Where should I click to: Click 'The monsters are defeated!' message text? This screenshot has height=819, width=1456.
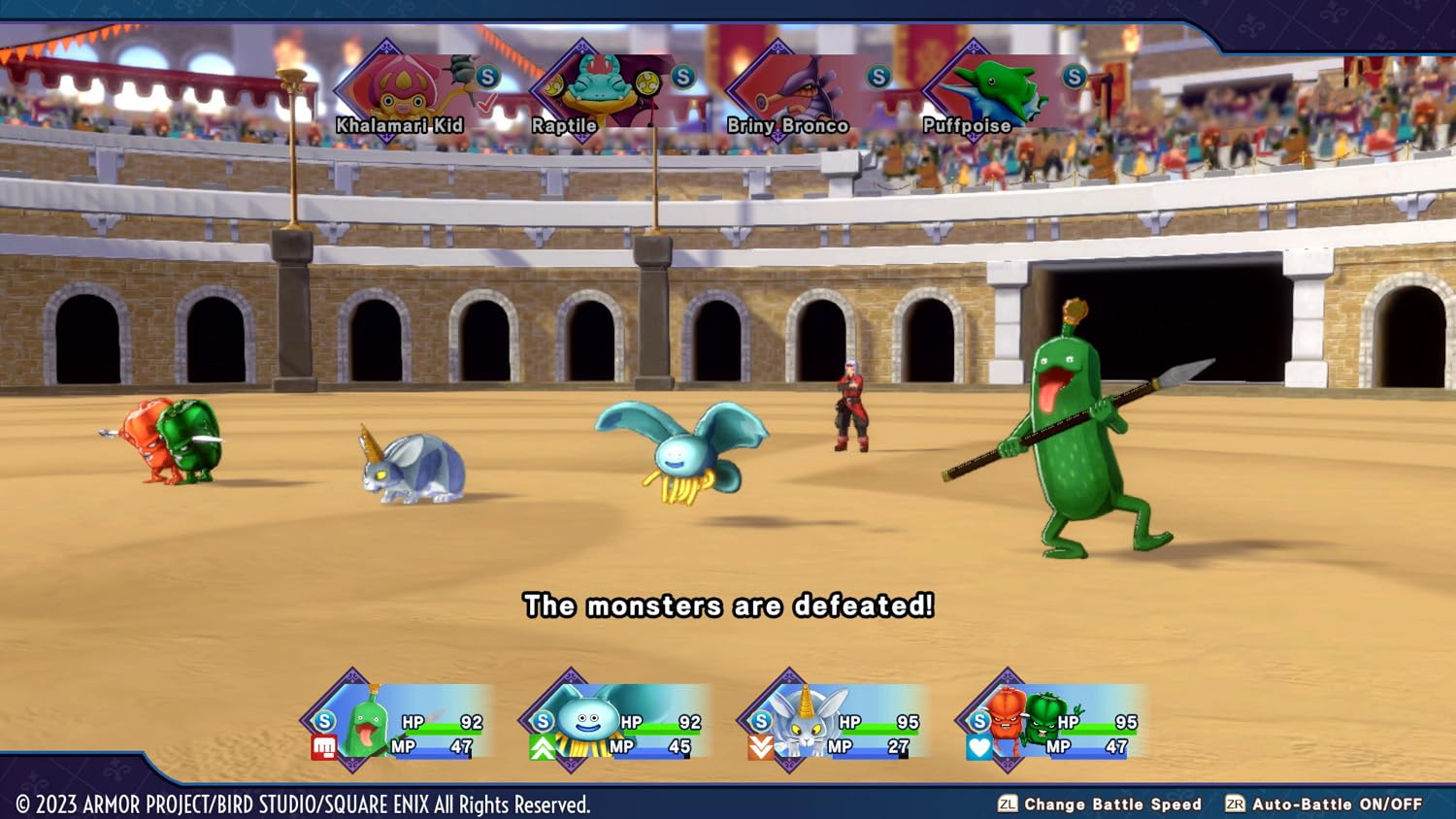coord(728,606)
